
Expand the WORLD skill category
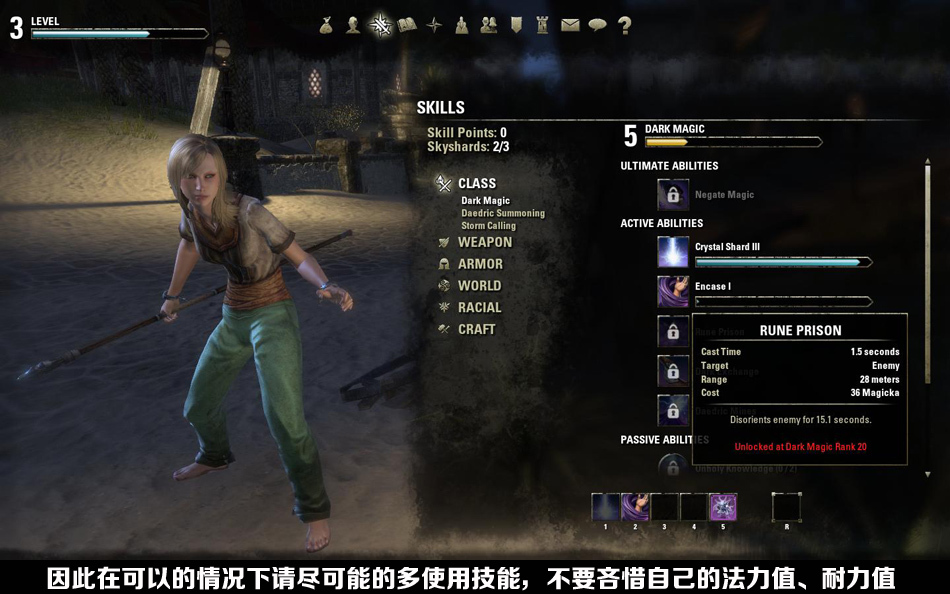(479, 286)
